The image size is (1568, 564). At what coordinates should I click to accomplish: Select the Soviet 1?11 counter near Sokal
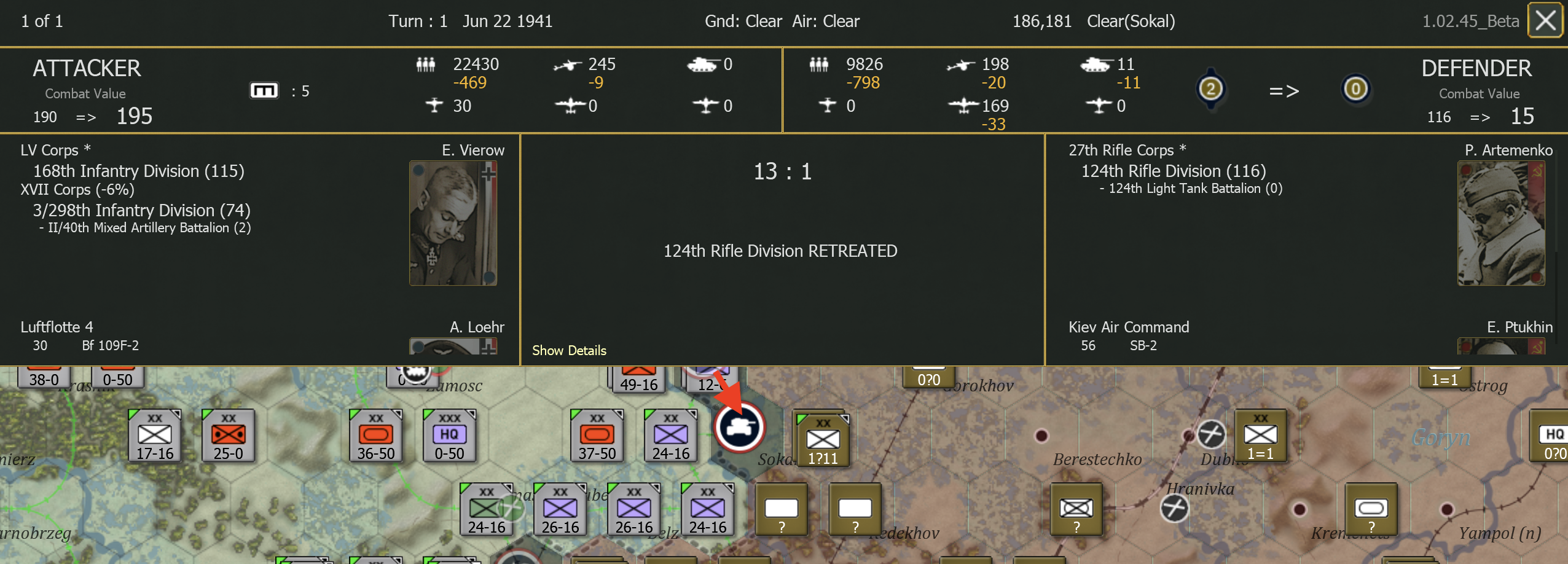point(823,439)
